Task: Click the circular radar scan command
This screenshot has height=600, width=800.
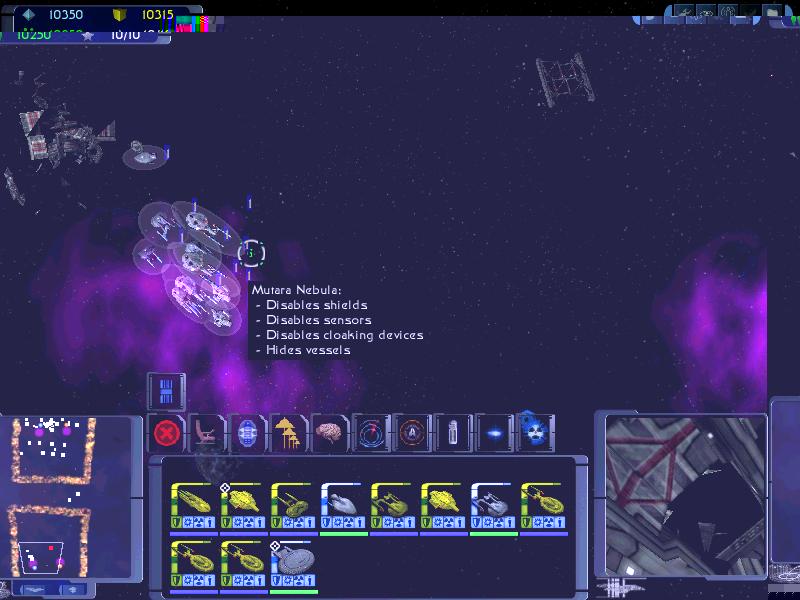Action: click(x=370, y=434)
